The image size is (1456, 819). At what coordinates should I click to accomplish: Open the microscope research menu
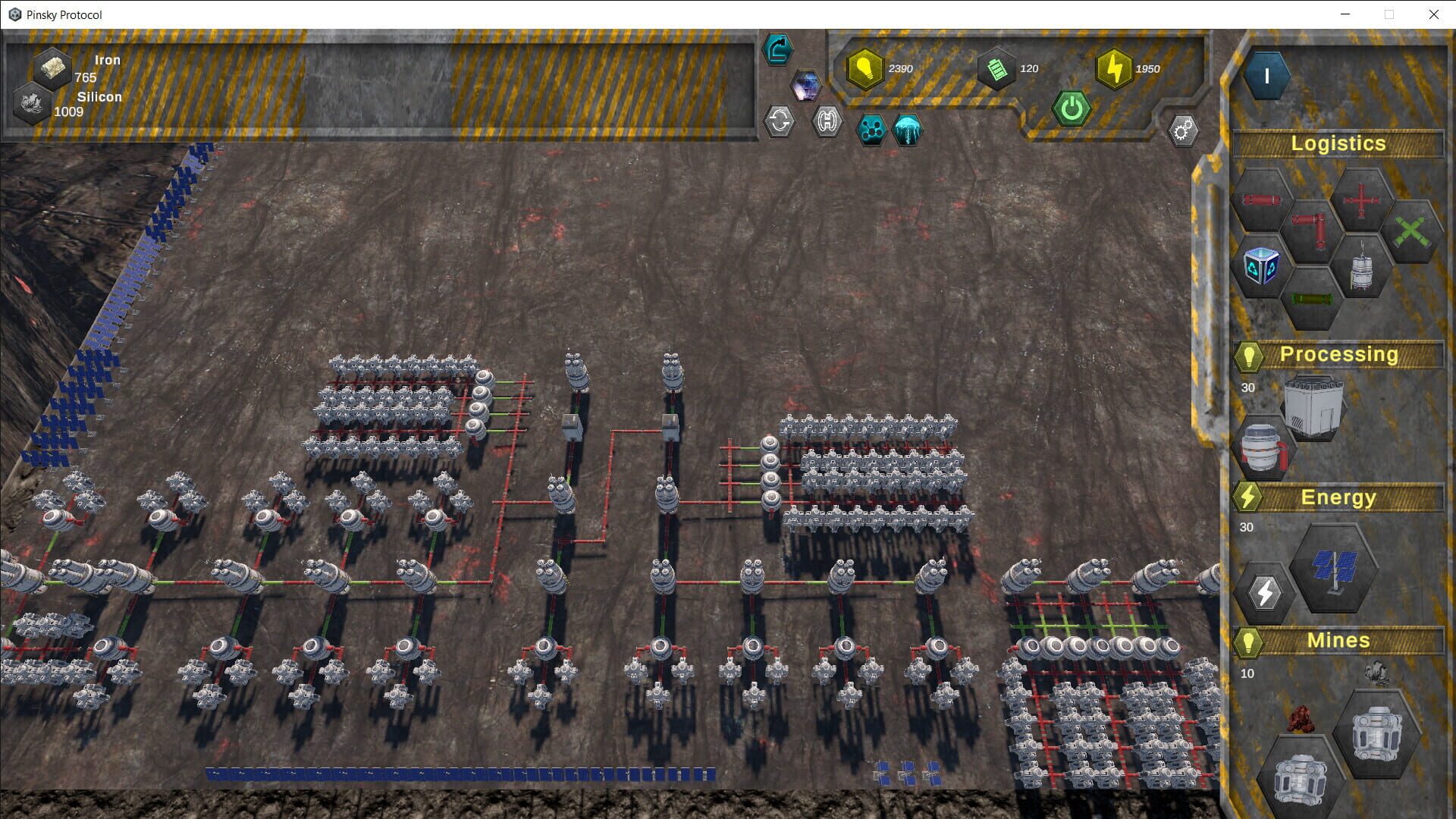[777, 48]
